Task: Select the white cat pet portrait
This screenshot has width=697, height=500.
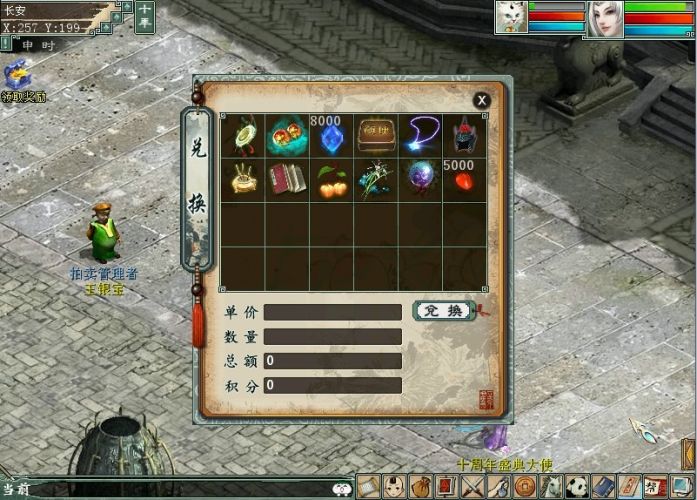Action: tap(510, 19)
